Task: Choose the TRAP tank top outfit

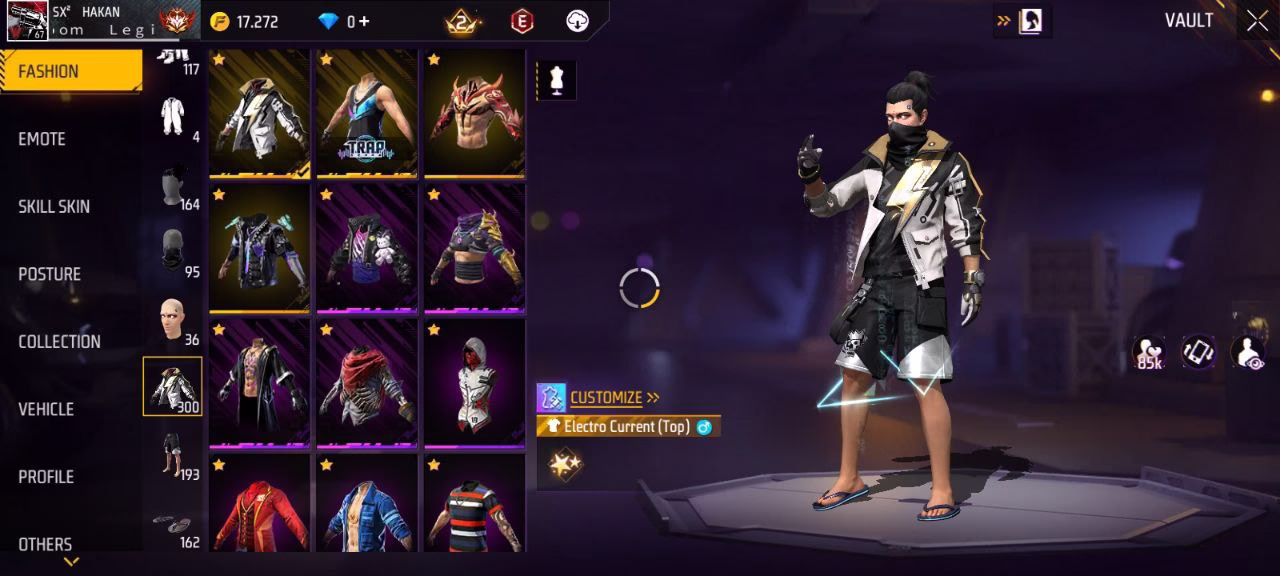Action: [x=366, y=114]
